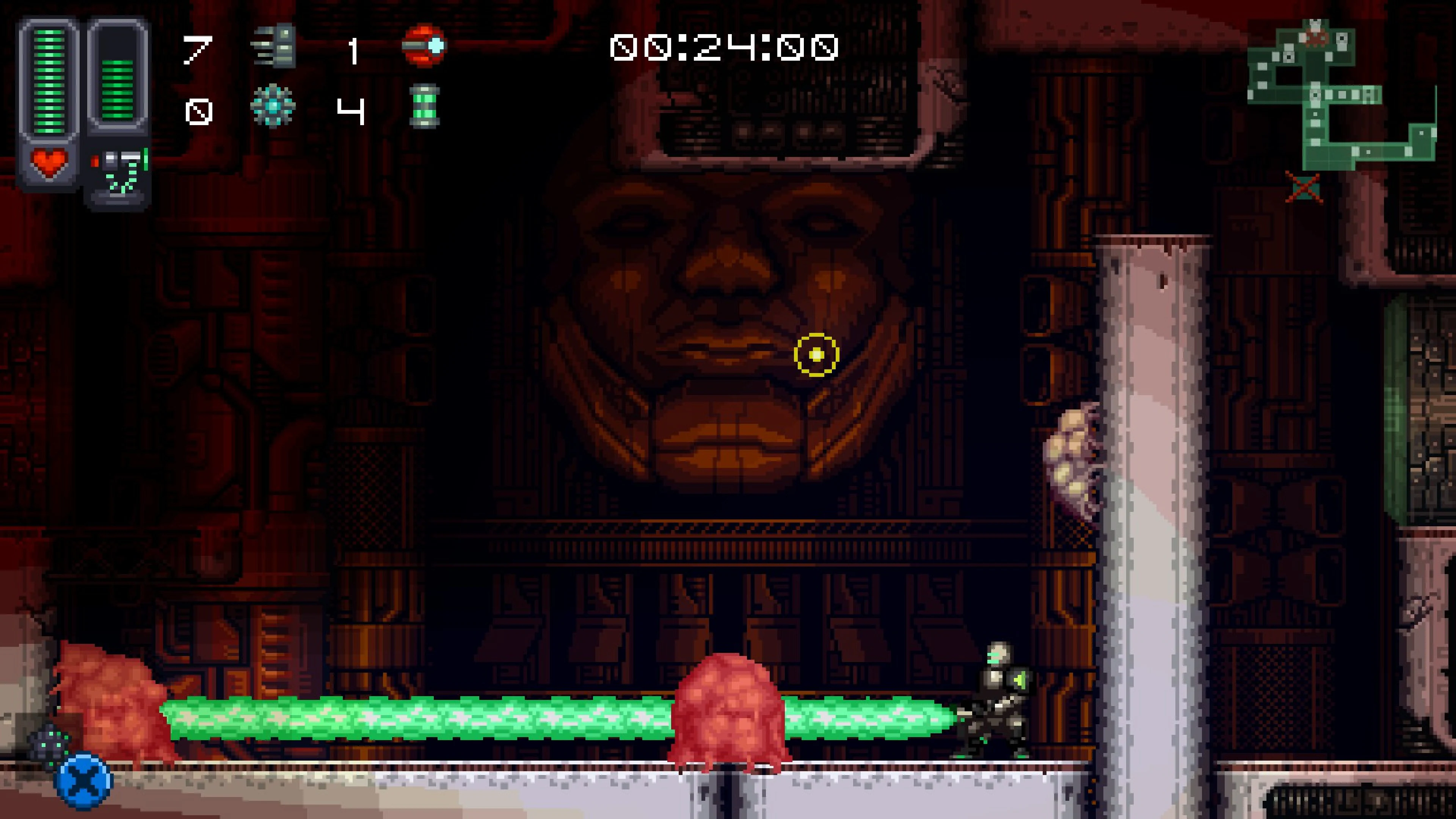
Task: Click the green energy cell icon
Action: coord(425,108)
